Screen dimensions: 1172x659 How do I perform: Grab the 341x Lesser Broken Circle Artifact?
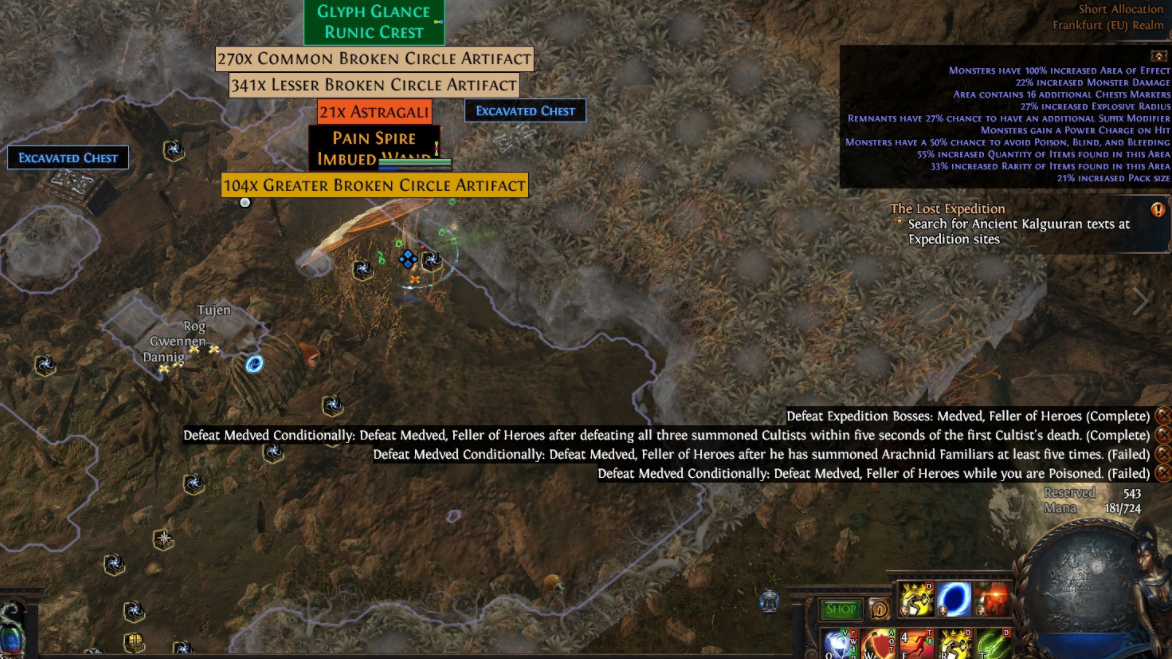point(374,85)
